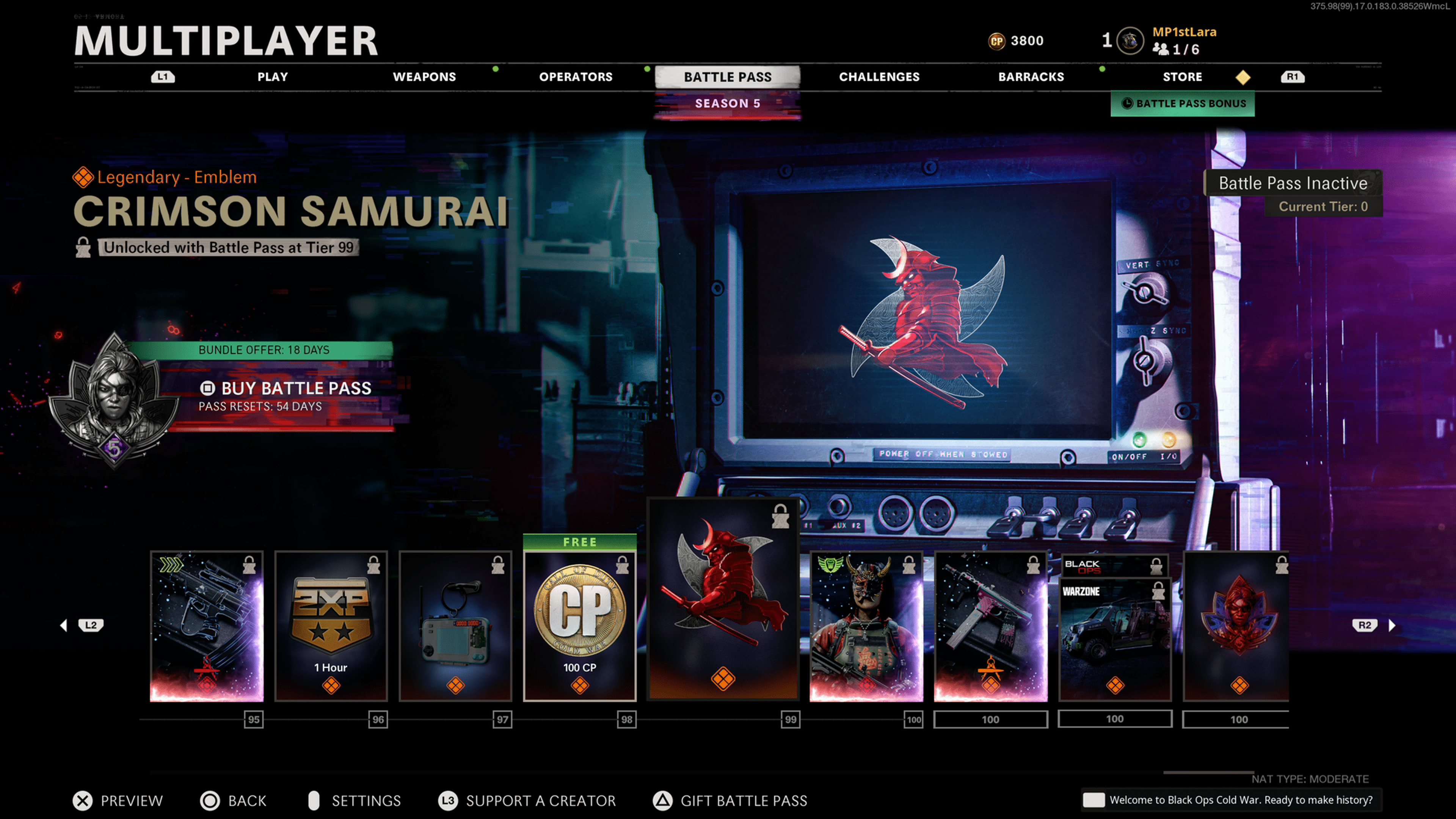The height and width of the screenshot is (819, 1456).
Task: Go to the Operators tab
Action: pyautogui.click(x=576, y=77)
